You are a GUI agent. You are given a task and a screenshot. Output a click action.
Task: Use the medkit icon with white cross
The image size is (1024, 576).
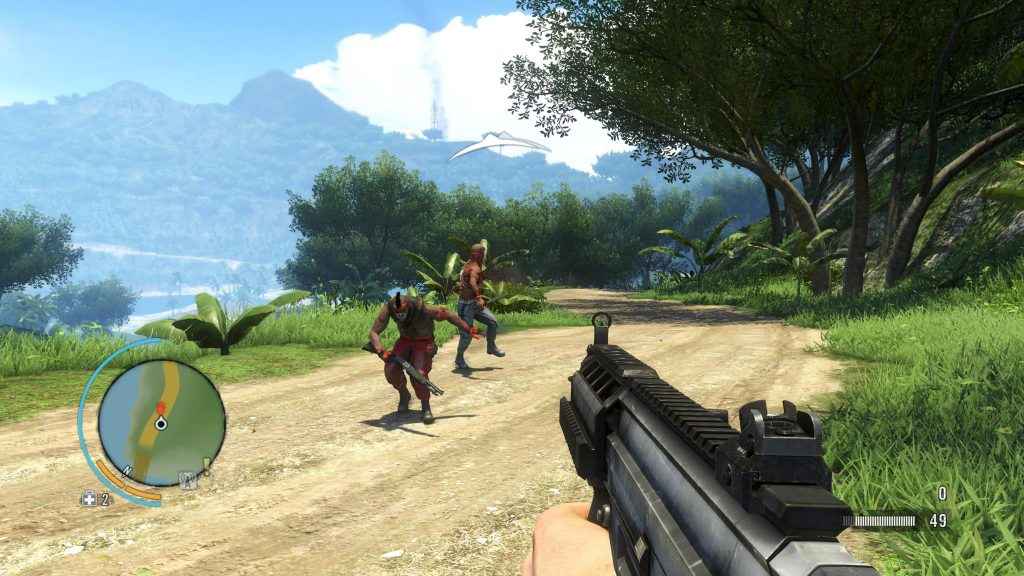(89, 498)
